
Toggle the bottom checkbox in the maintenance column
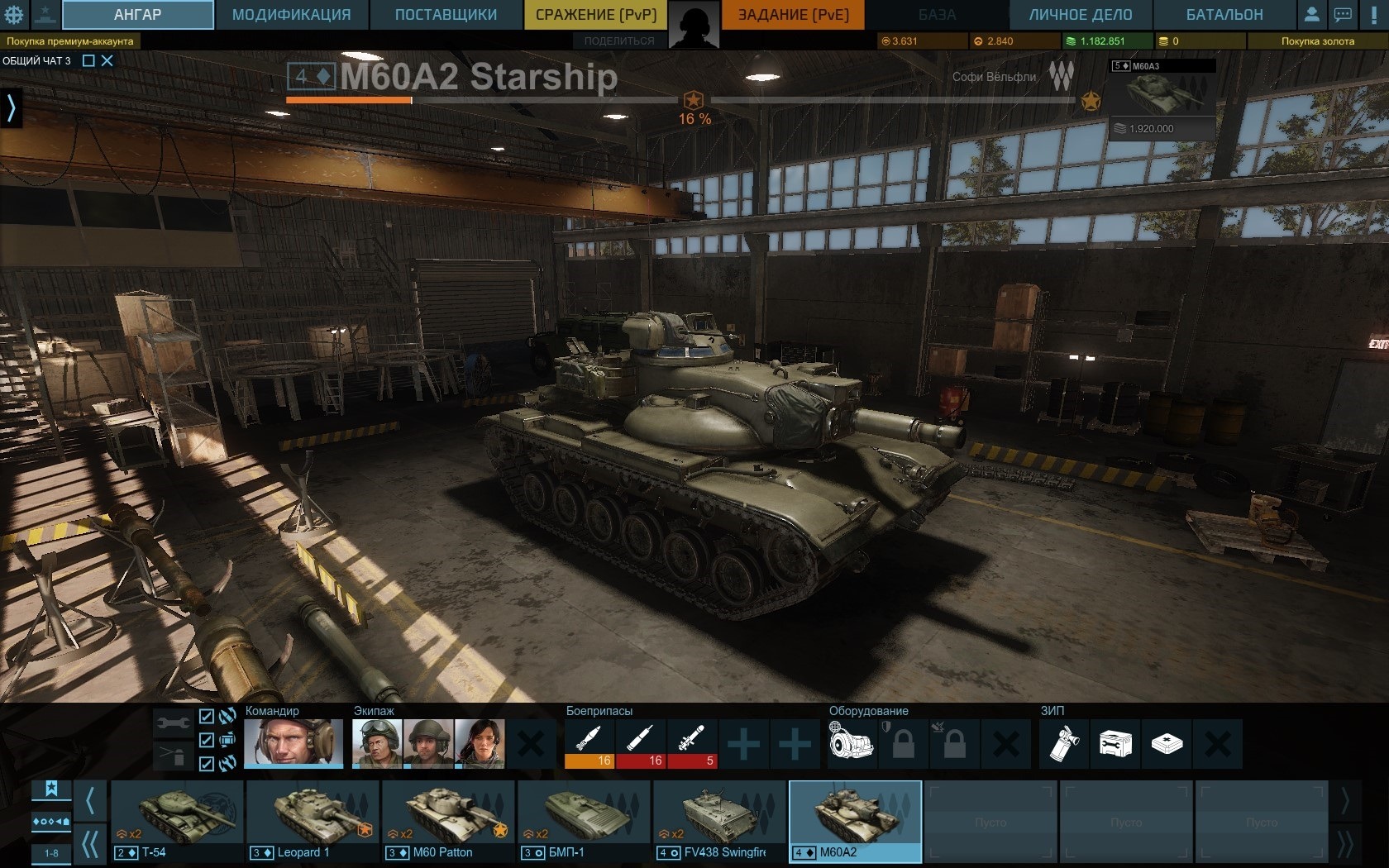tap(206, 762)
